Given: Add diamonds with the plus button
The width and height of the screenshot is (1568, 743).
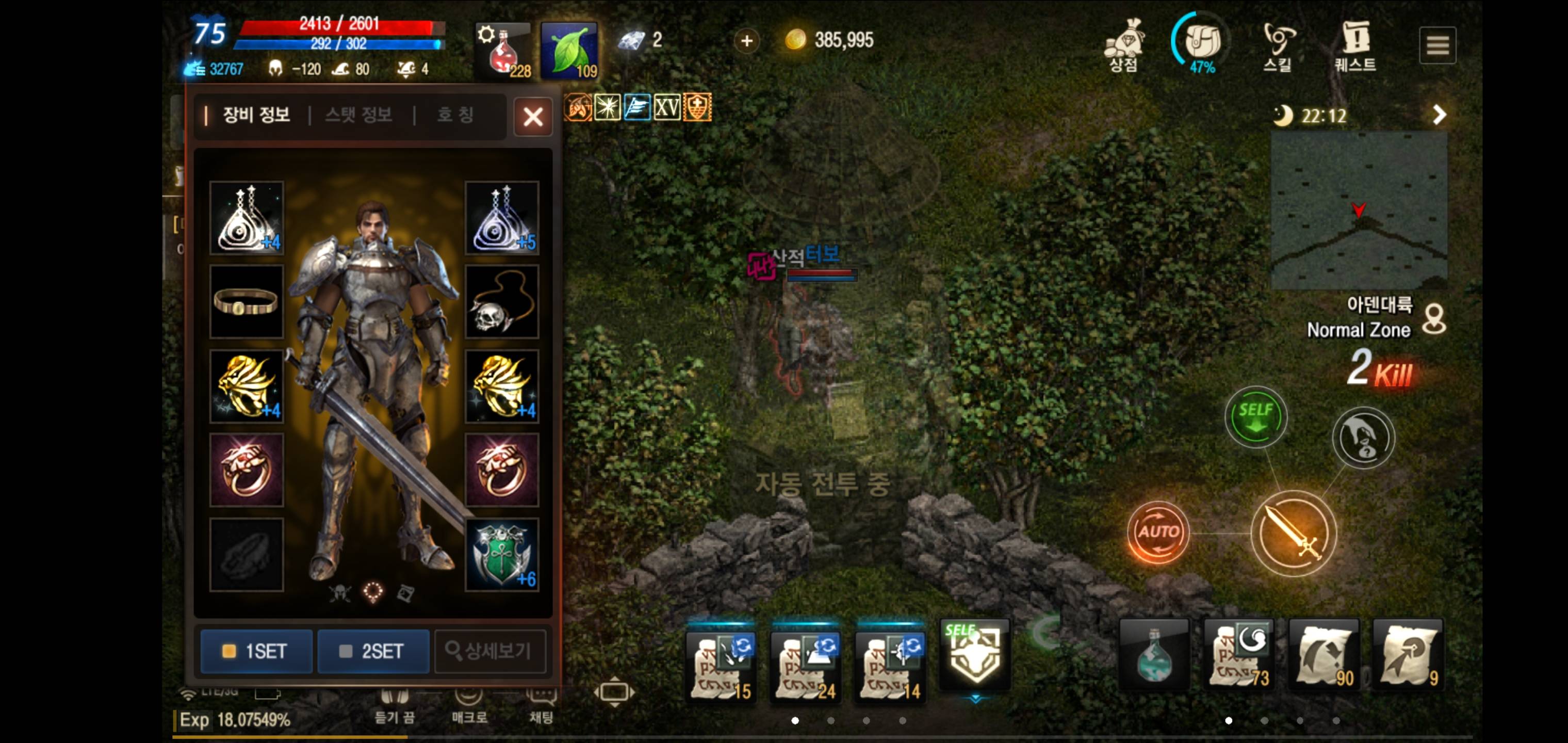Looking at the screenshot, I should (747, 41).
